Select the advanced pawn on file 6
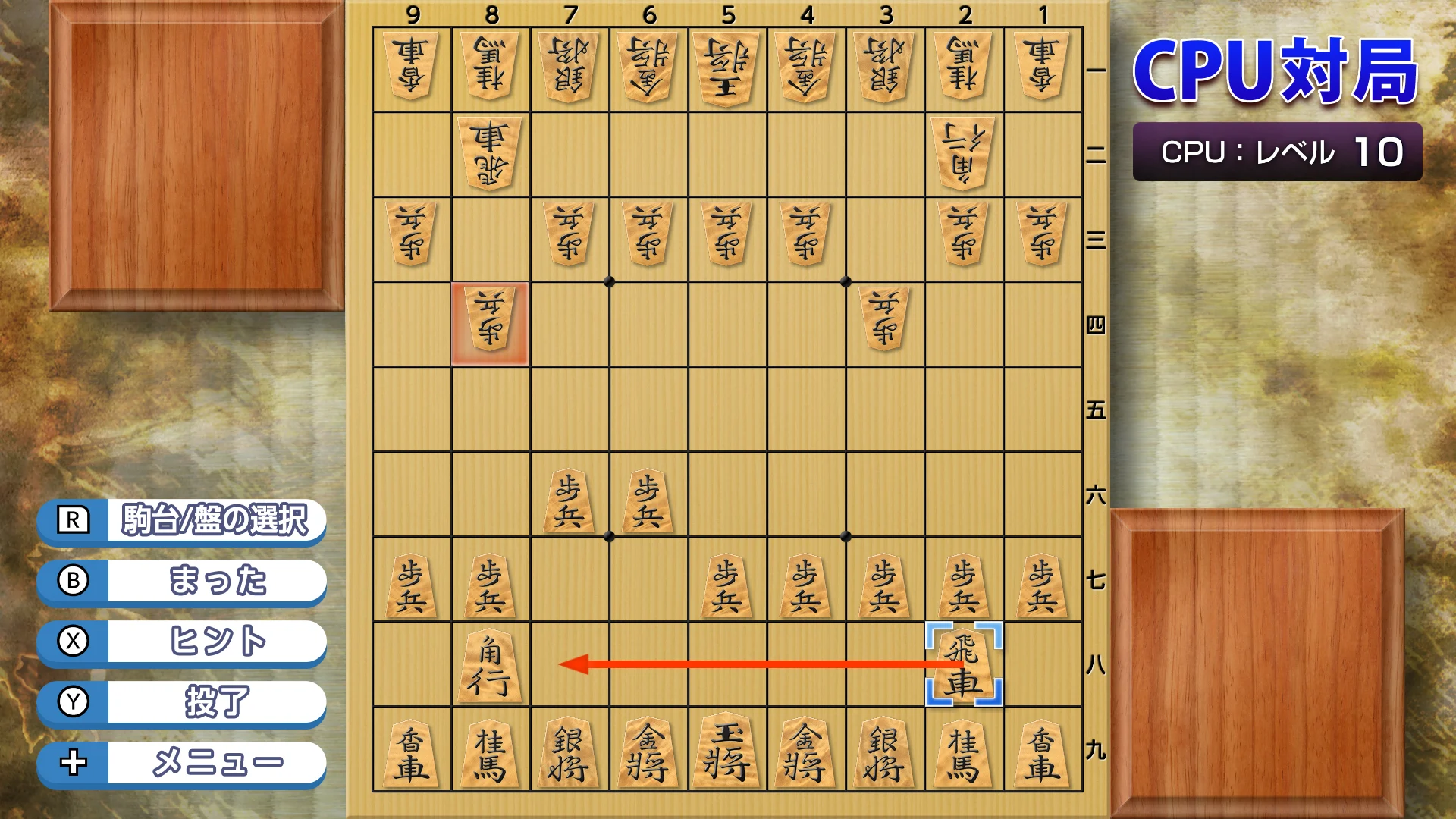The height and width of the screenshot is (819, 1456). coord(648,497)
